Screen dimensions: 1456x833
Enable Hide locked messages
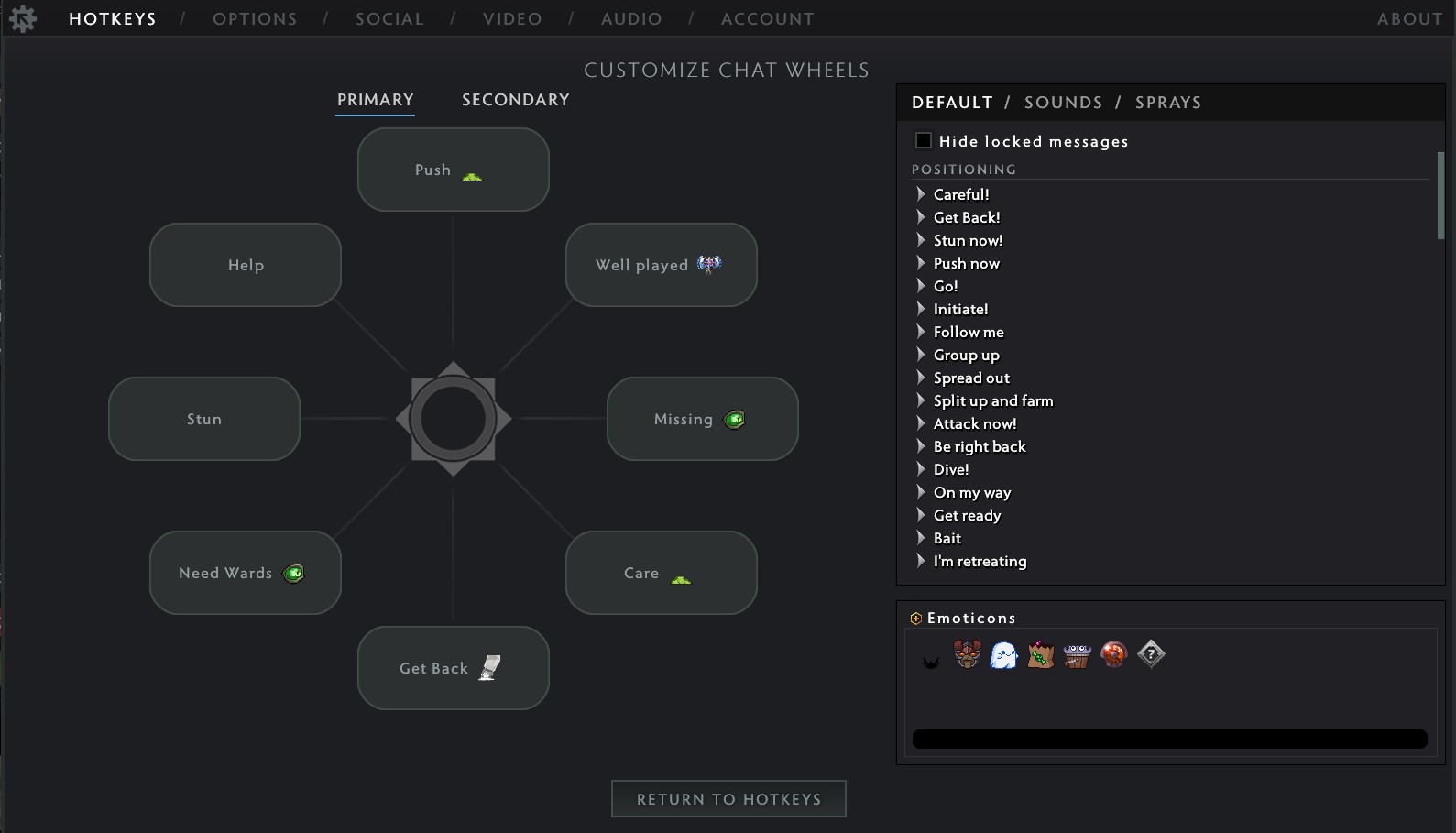[x=923, y=140]
